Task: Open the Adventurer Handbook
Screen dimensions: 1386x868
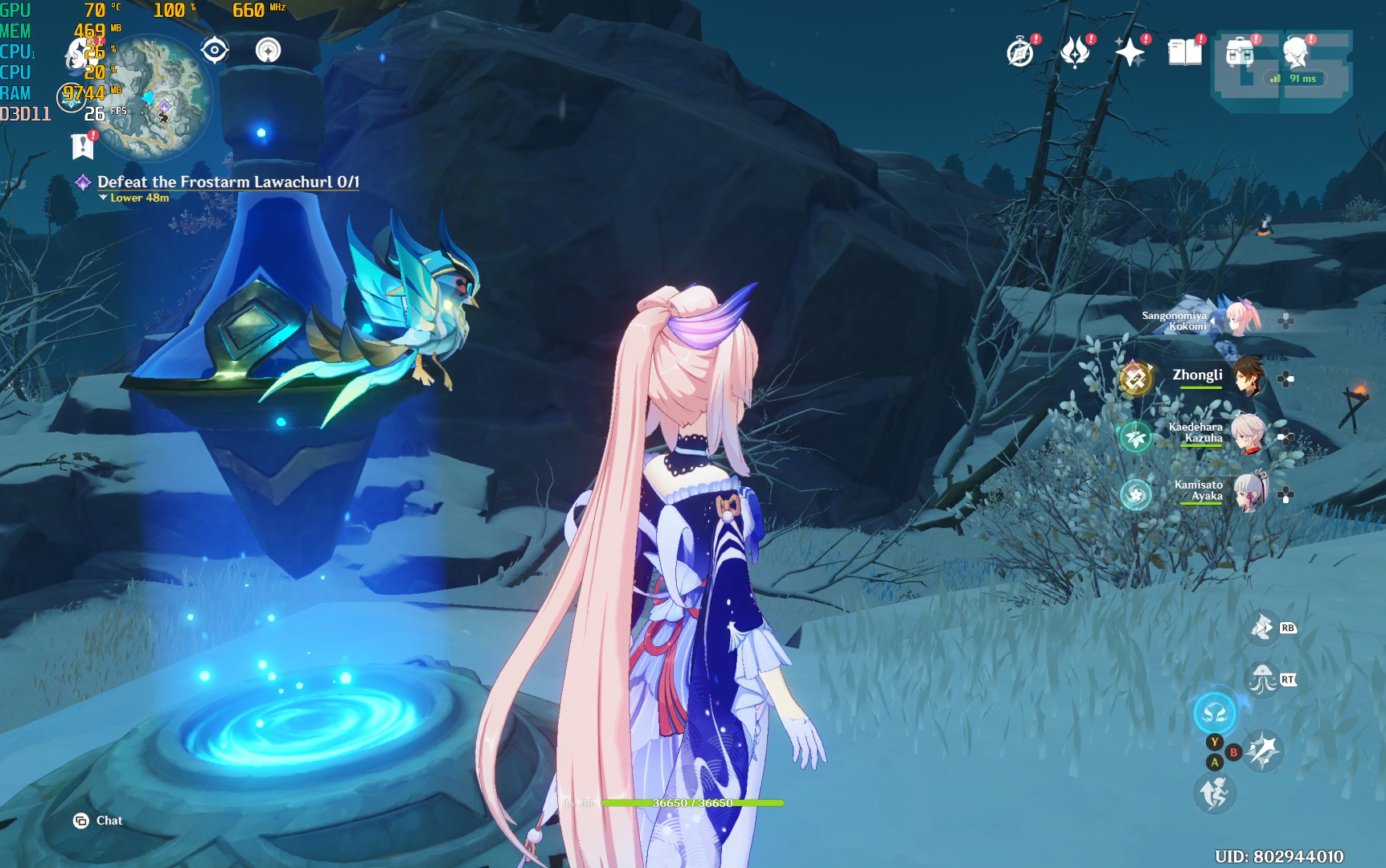Action: click(x=1019, y=53)
